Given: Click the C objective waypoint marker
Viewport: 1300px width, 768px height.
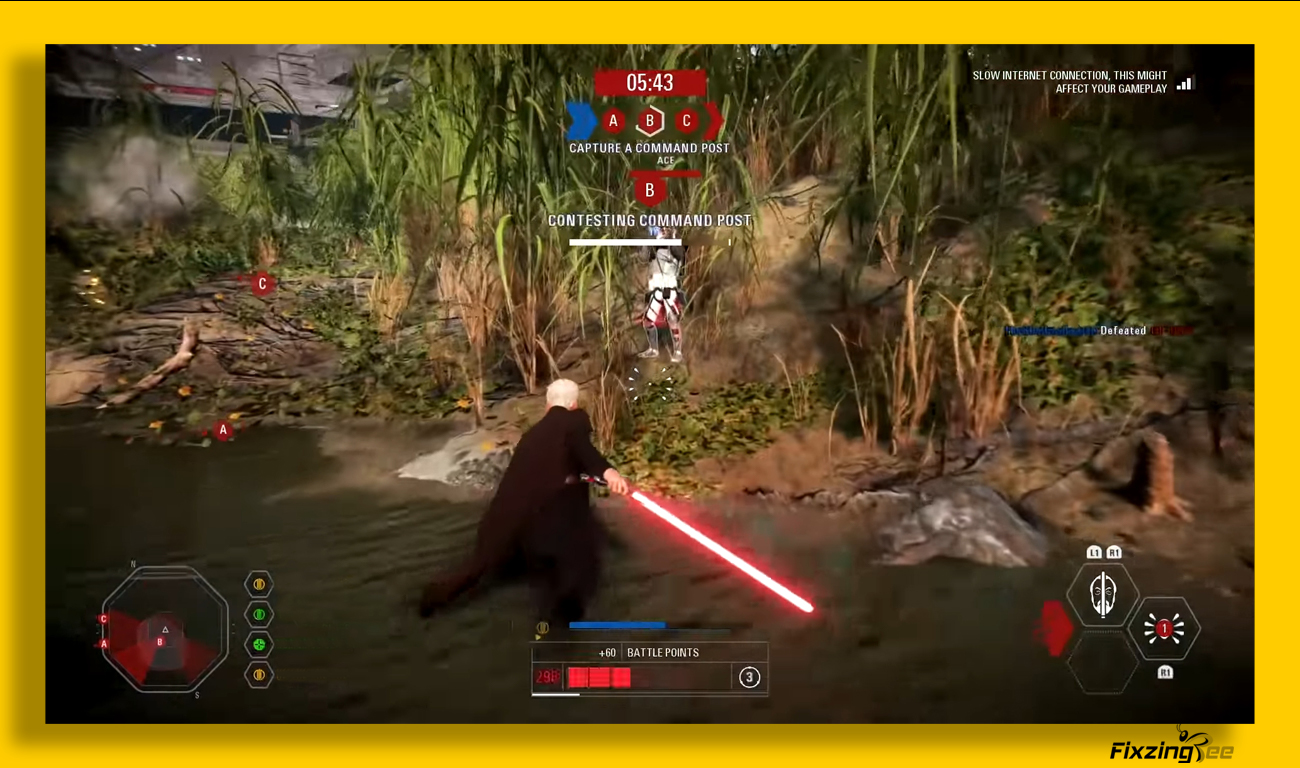Looking at the screenshot, I should point(262,284).
